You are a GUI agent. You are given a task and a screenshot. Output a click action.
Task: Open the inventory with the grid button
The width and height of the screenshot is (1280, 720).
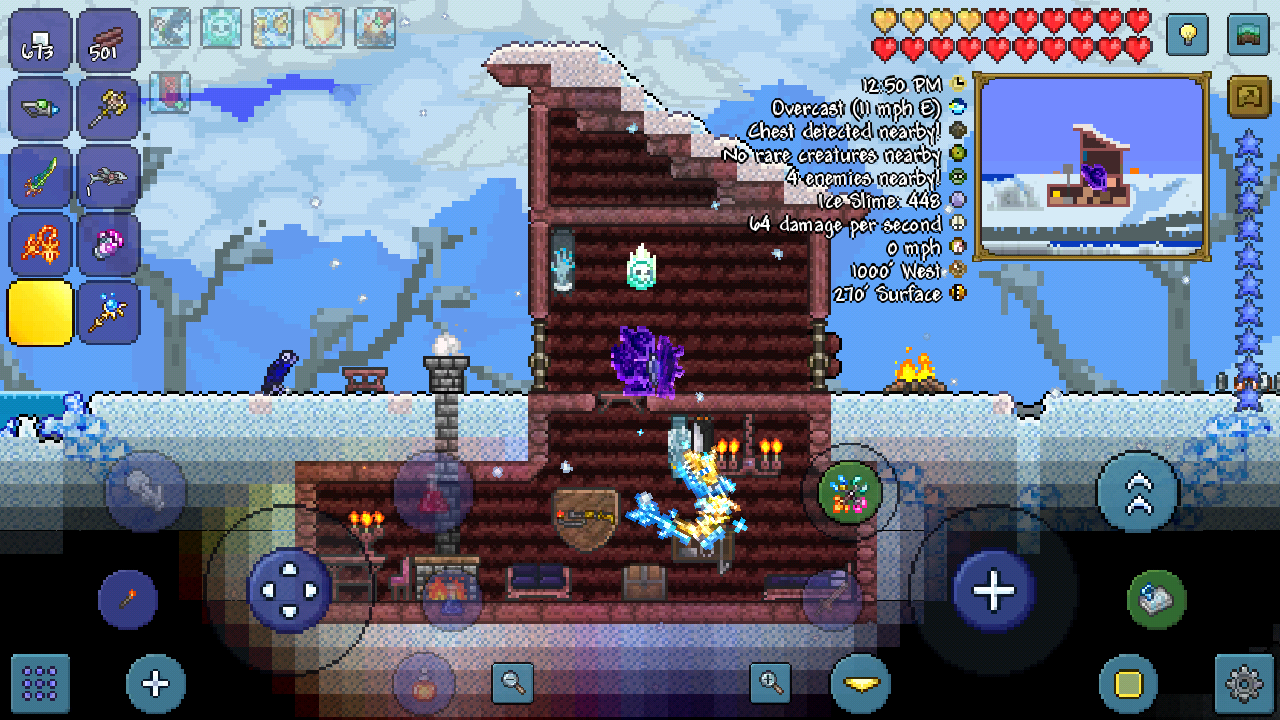[42, 685]
